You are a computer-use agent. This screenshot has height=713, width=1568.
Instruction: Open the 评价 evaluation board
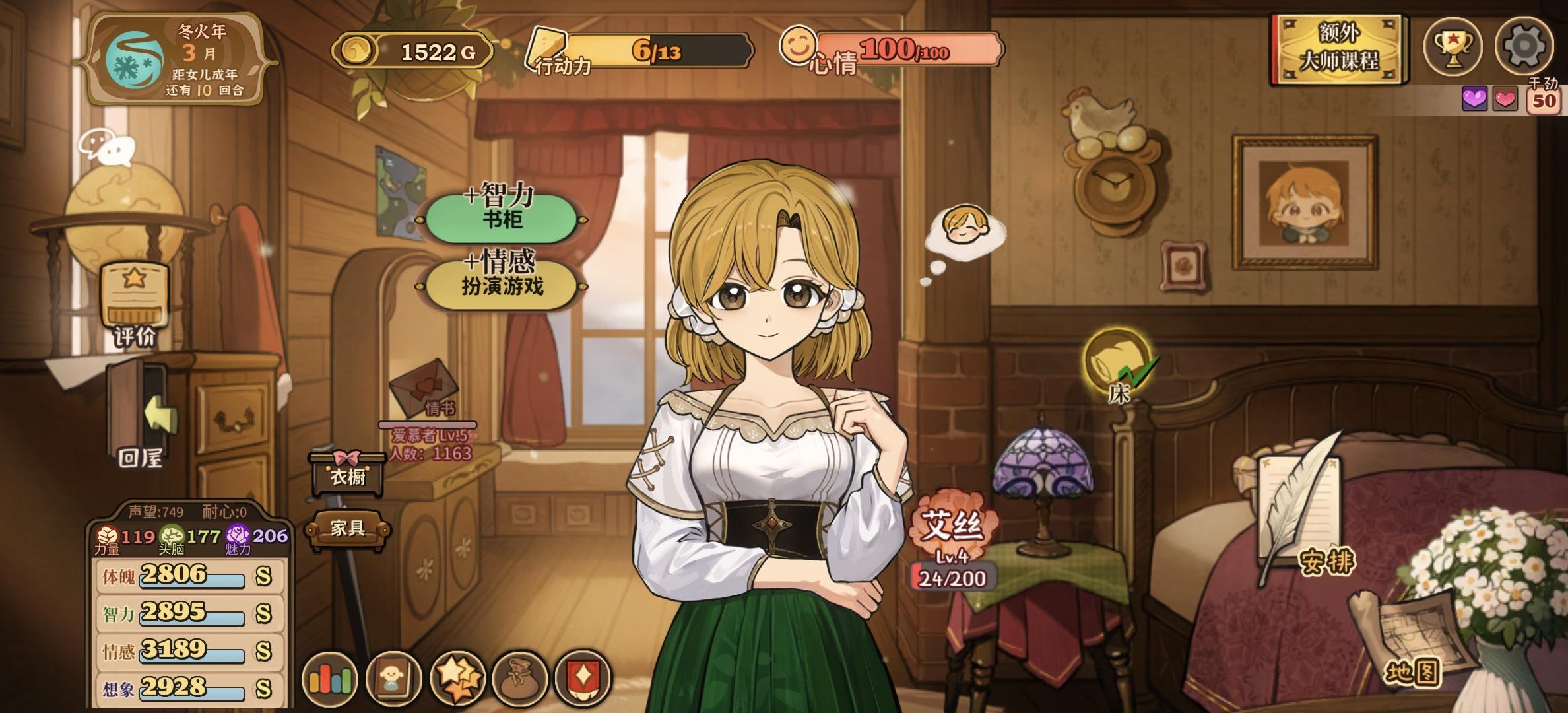pos(135,304)
